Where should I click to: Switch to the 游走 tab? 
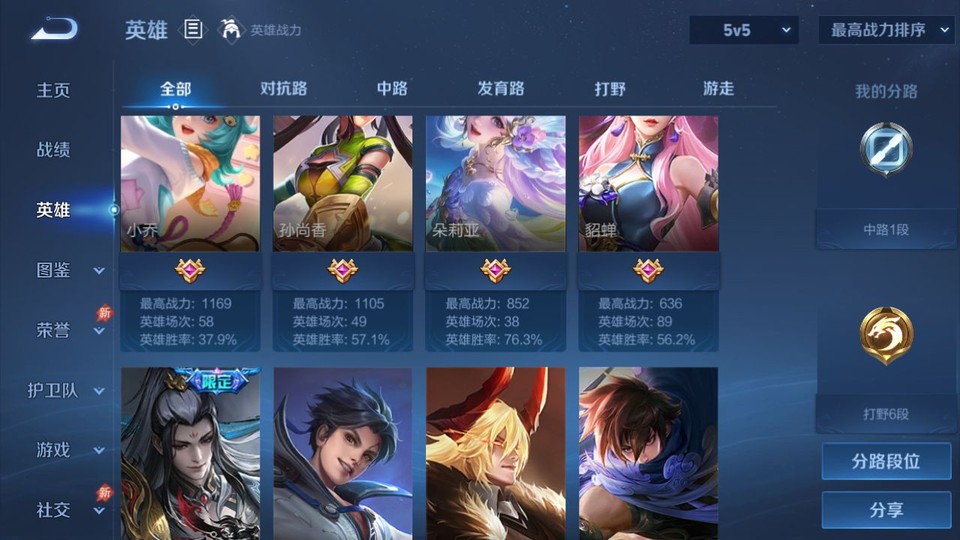point(718,89)
